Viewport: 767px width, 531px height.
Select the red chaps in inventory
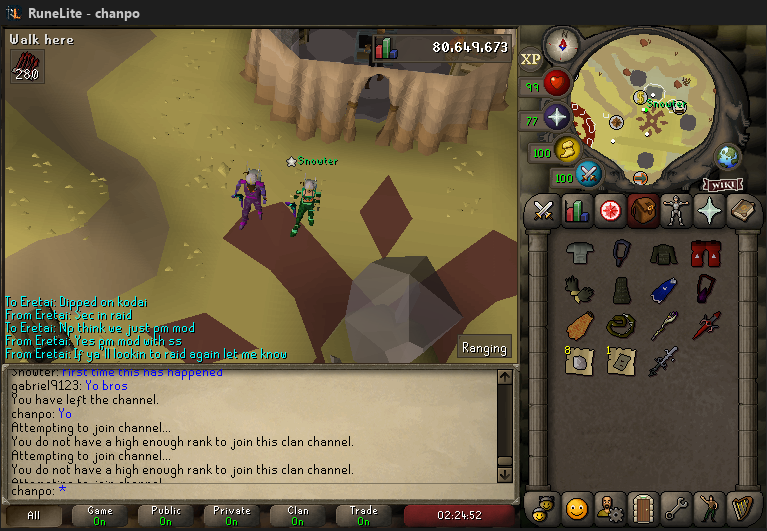click(x=706, y=254)
